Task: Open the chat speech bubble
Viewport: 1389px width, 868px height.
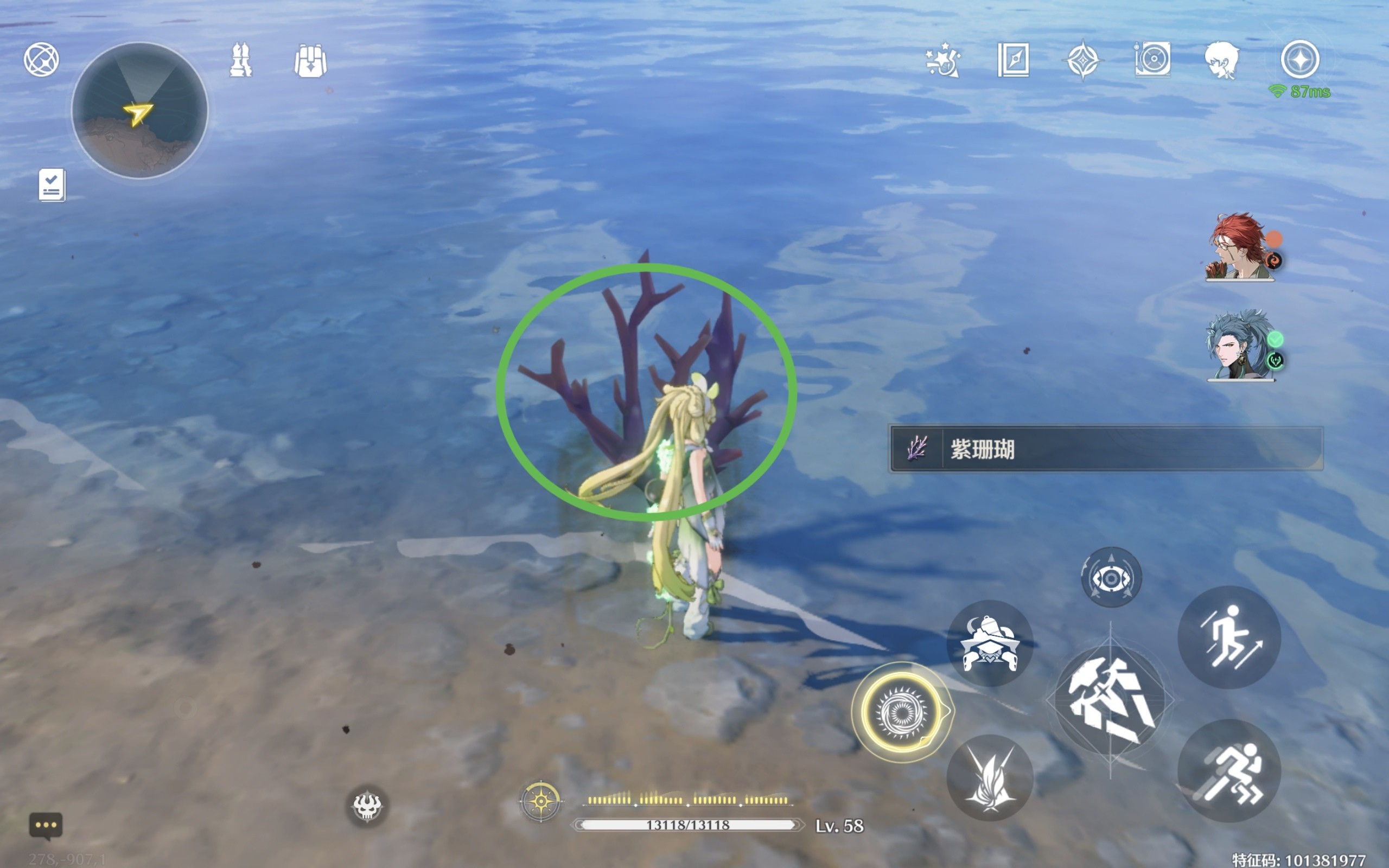Action: [46, 826]
